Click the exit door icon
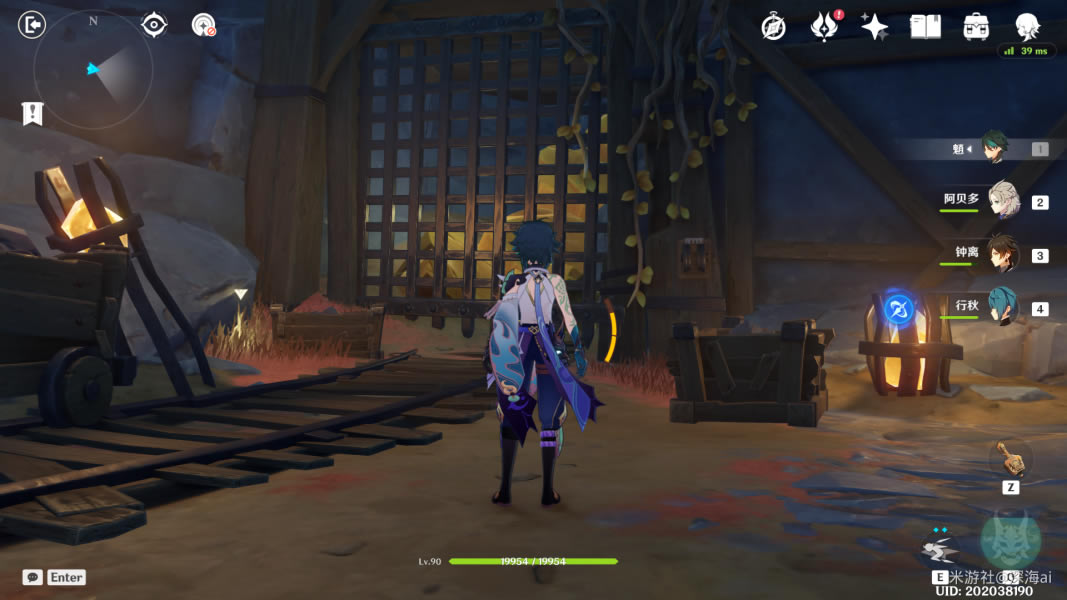The height and width of the screenshot is (600, 1067). coord(32,24)
